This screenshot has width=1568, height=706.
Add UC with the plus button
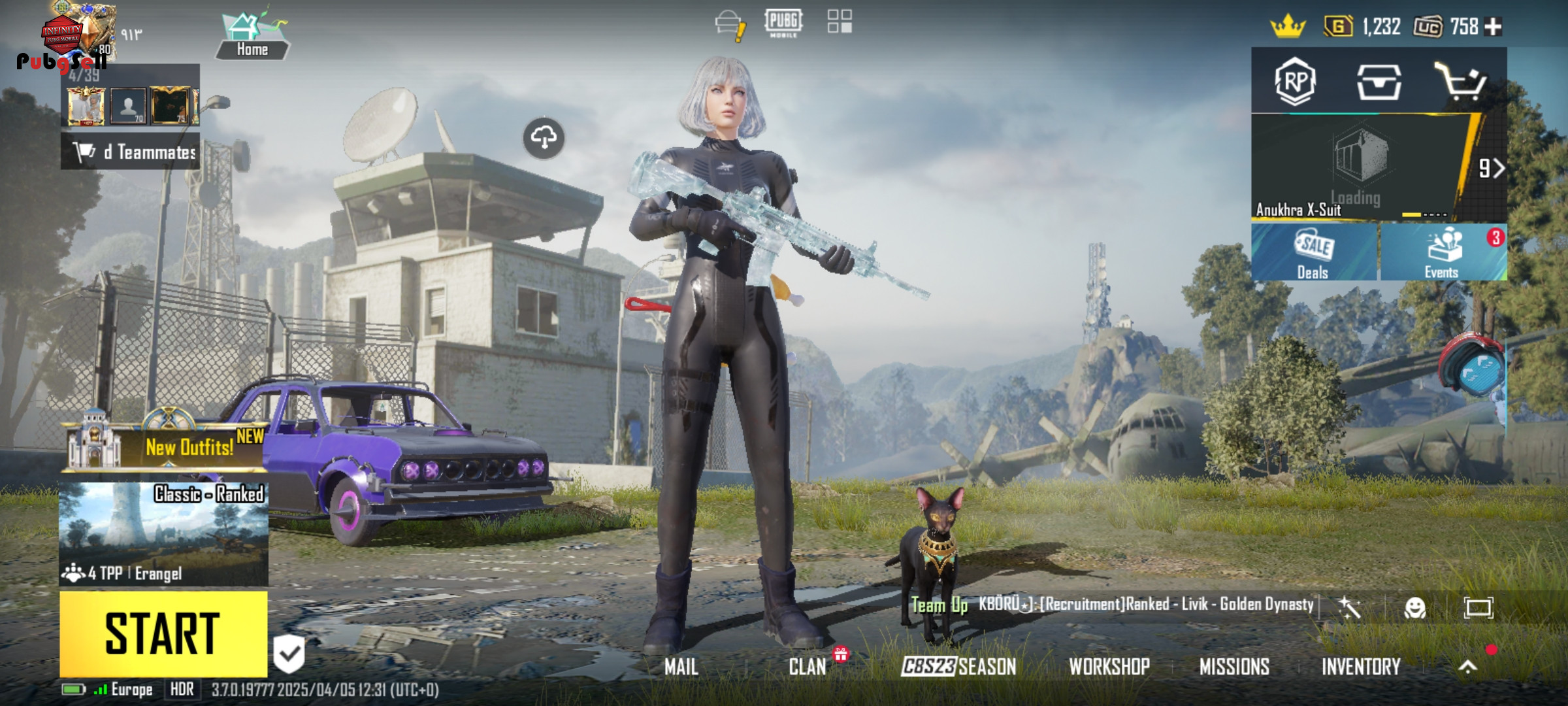(1494, 27)
